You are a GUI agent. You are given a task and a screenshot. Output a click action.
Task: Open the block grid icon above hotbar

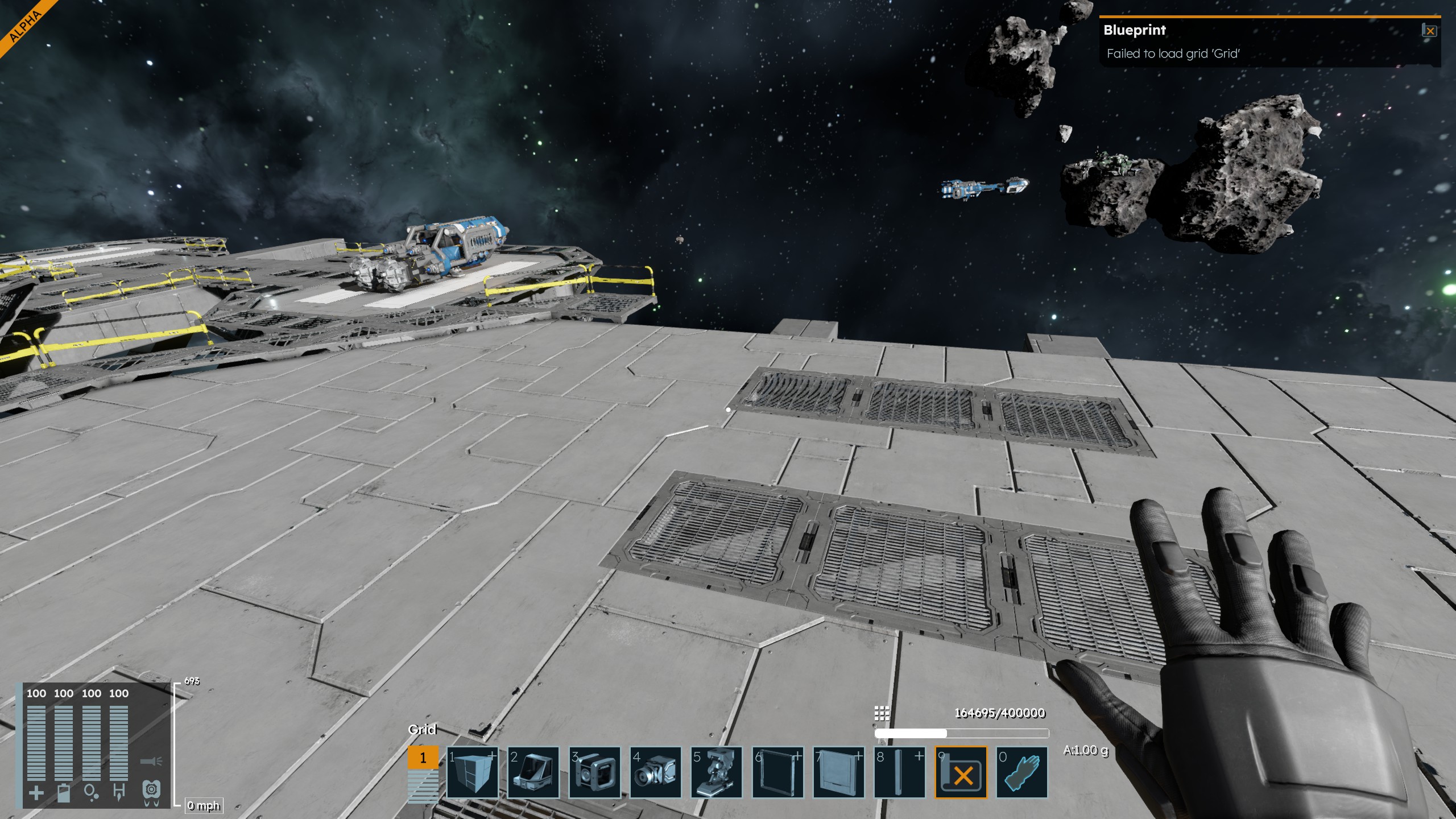coord(882,713)
